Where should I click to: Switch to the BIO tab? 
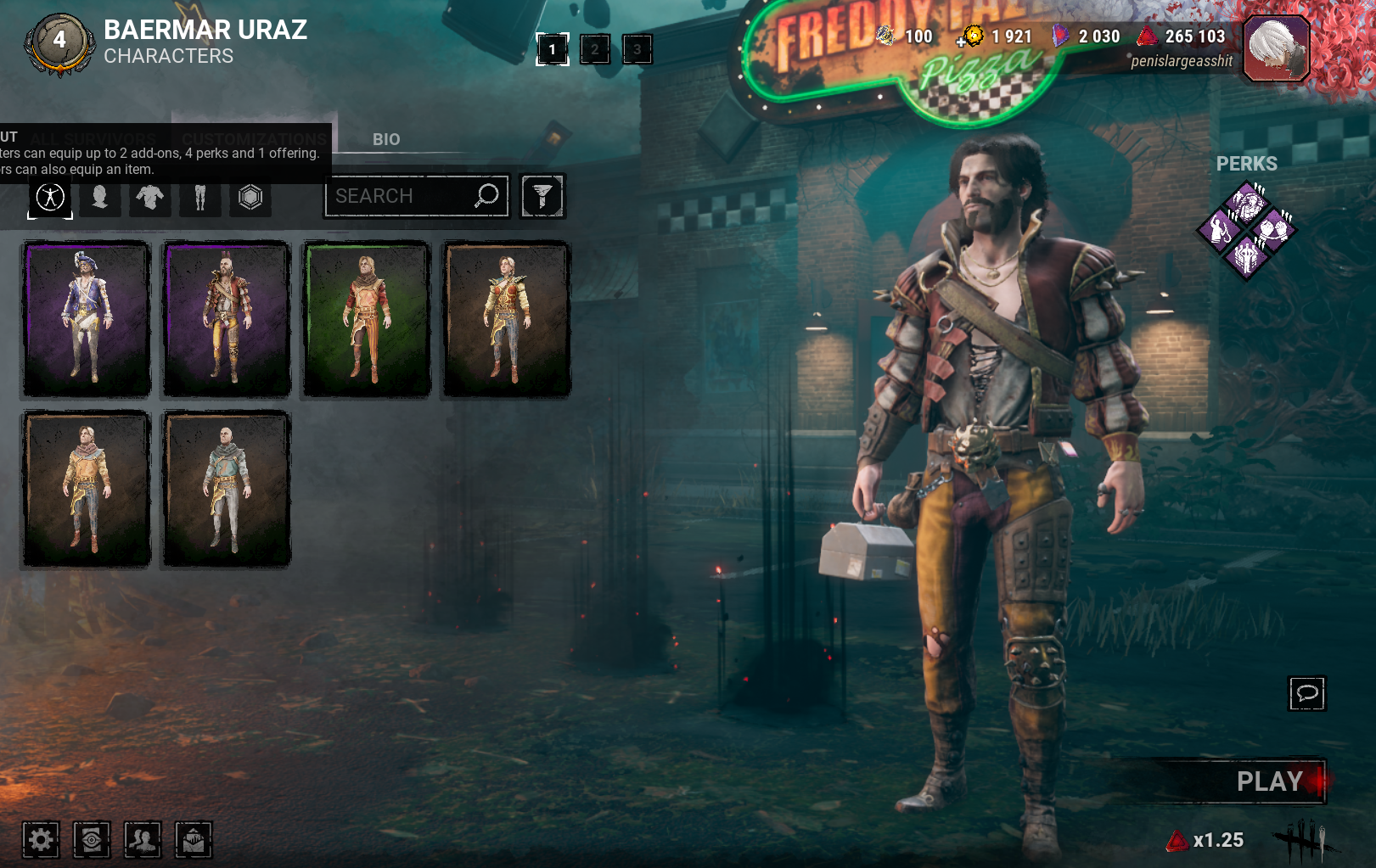(386, 140)
